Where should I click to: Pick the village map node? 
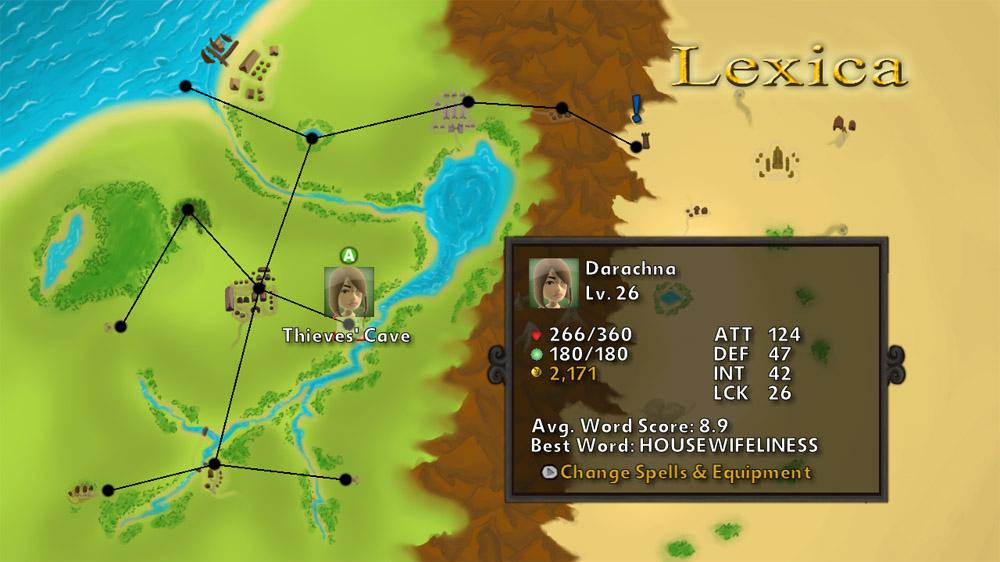[258, 289]
